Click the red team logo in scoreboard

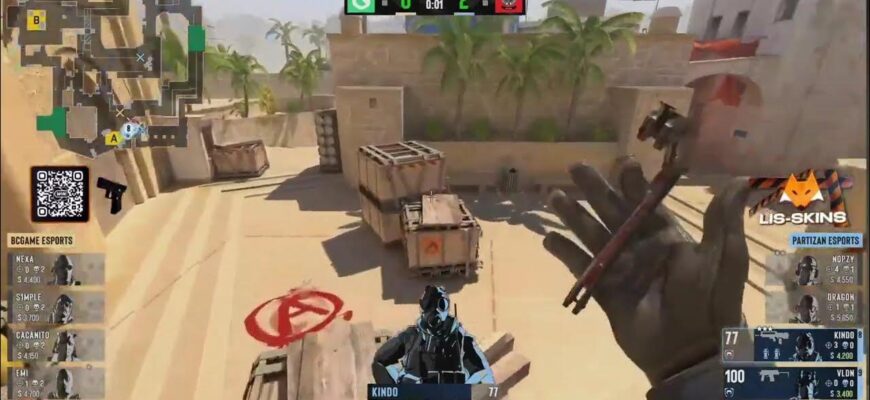point(509,6)
